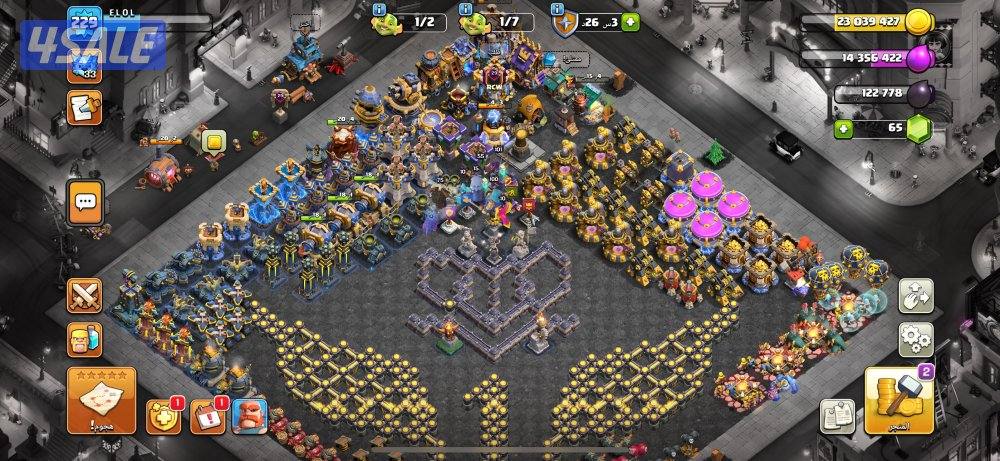Screen dimensions: 1000x461
Task: Tap the crossed swords icon
Action: point(85,297)
